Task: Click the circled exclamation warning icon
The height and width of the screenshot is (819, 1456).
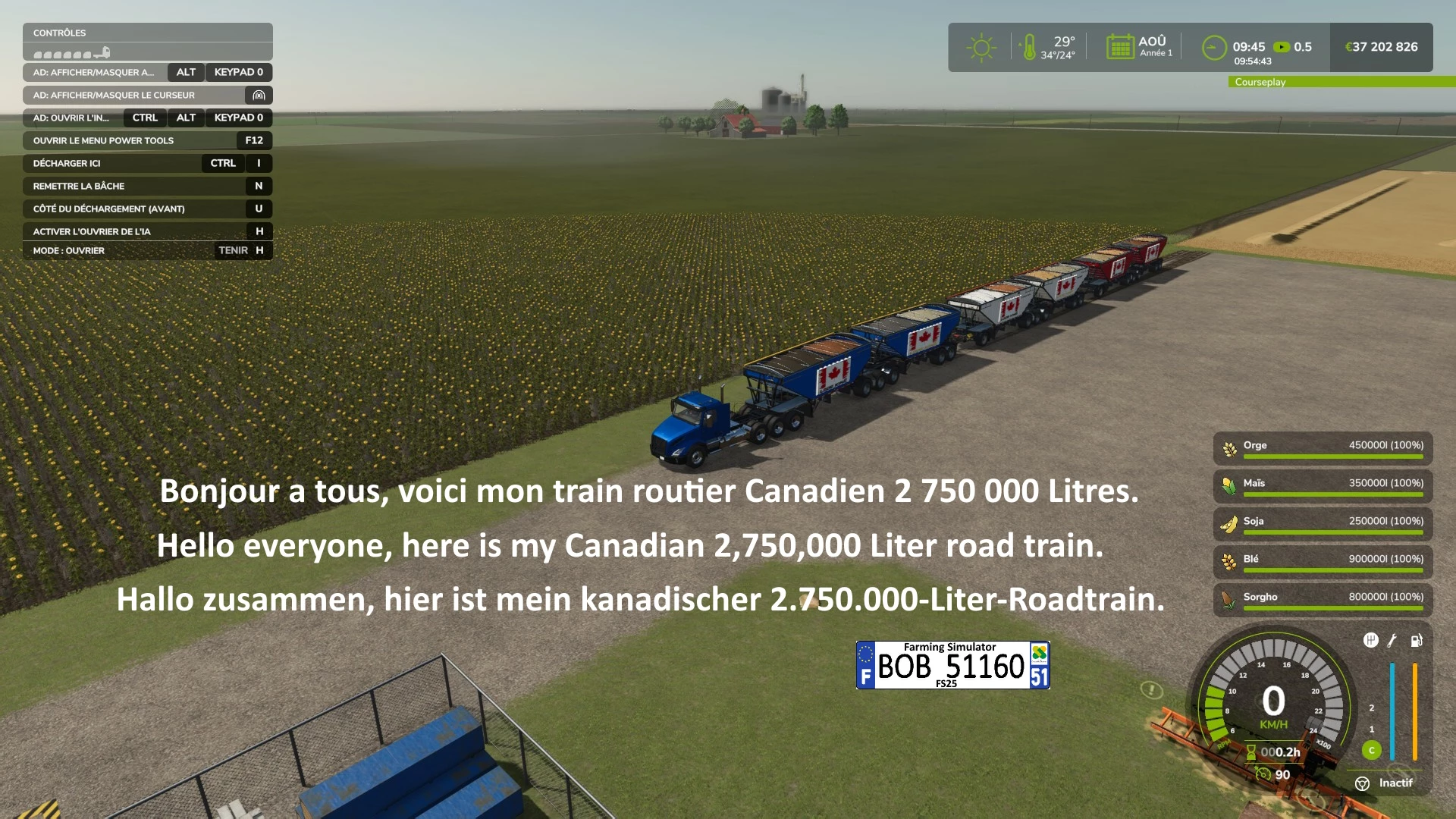Action: [1151, 689]
